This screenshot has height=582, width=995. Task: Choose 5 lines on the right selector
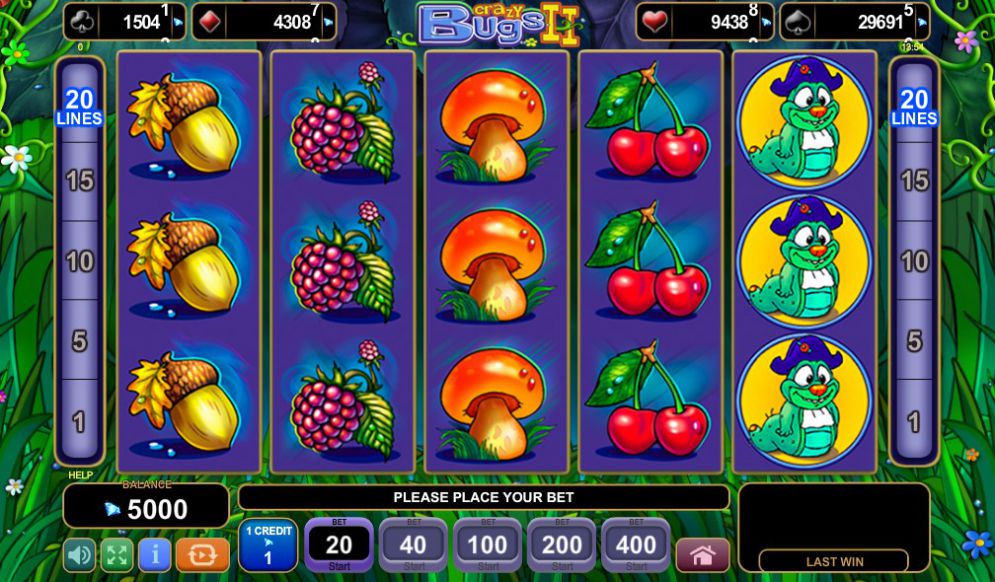[914, 342]
